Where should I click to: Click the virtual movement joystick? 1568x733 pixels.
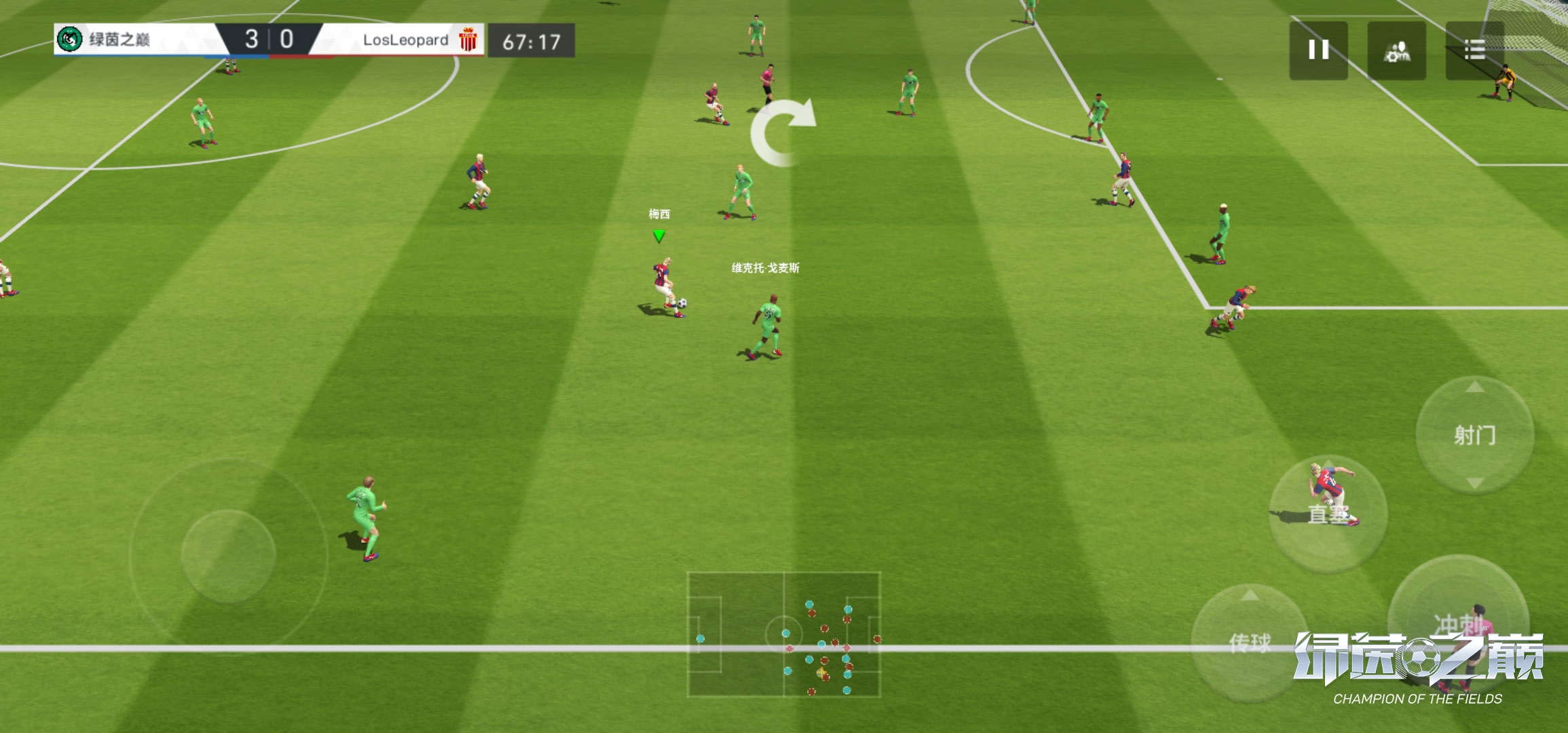[229, 555]
